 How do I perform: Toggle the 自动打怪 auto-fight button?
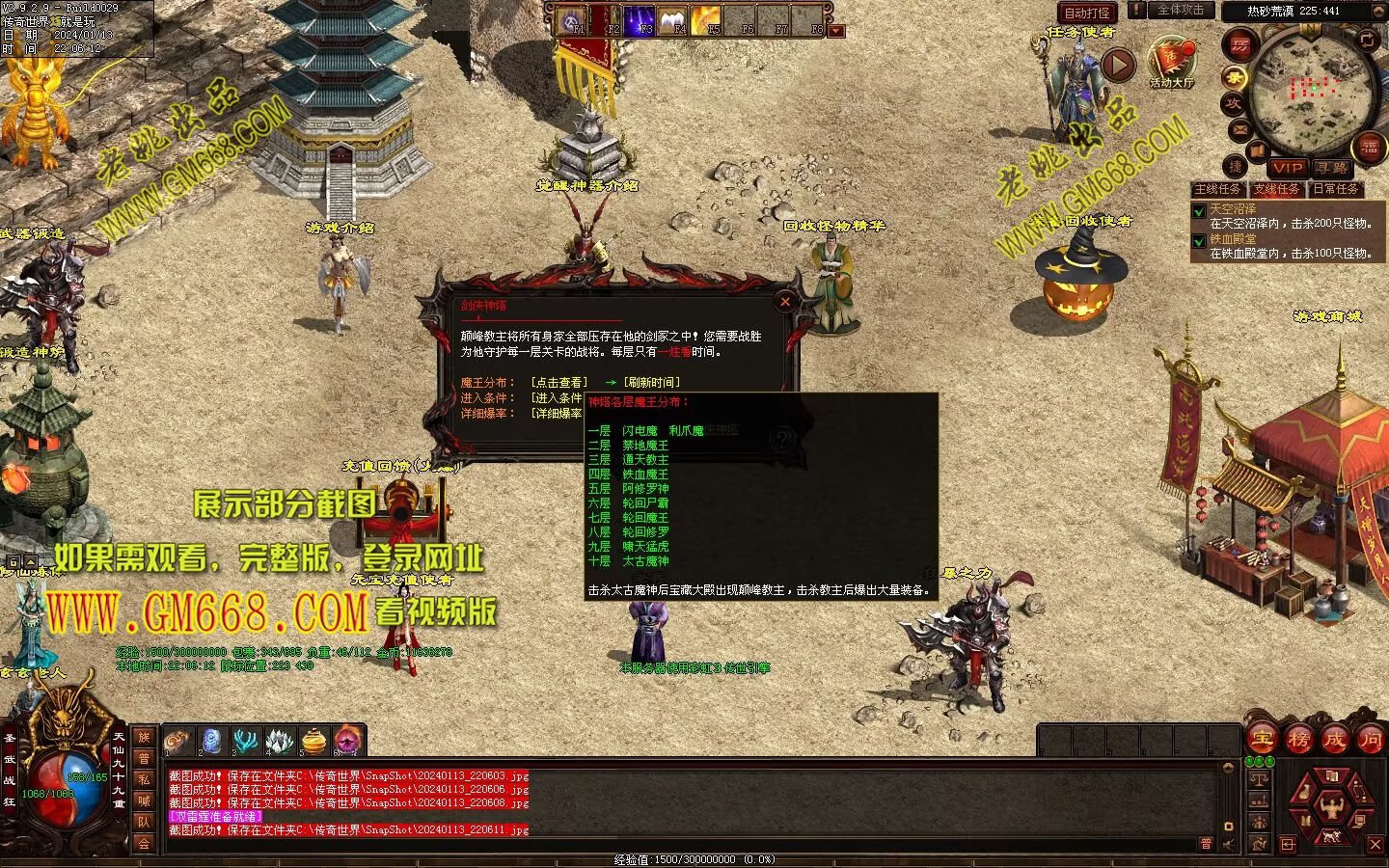(x=1087, y=13)
